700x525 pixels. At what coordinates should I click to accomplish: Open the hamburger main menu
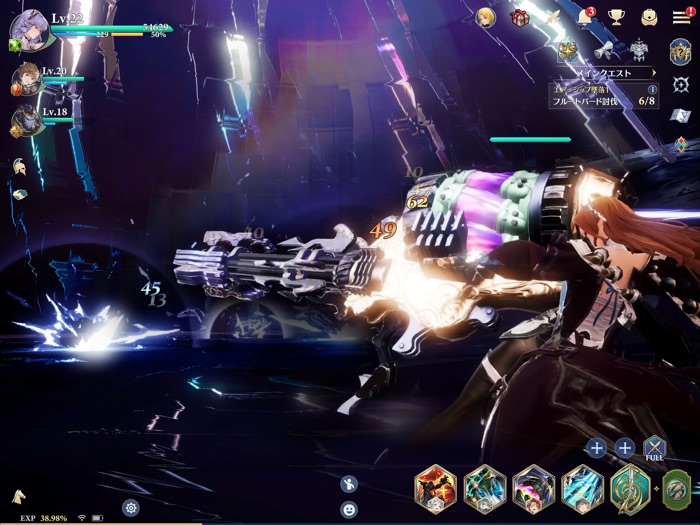(681, 17)
